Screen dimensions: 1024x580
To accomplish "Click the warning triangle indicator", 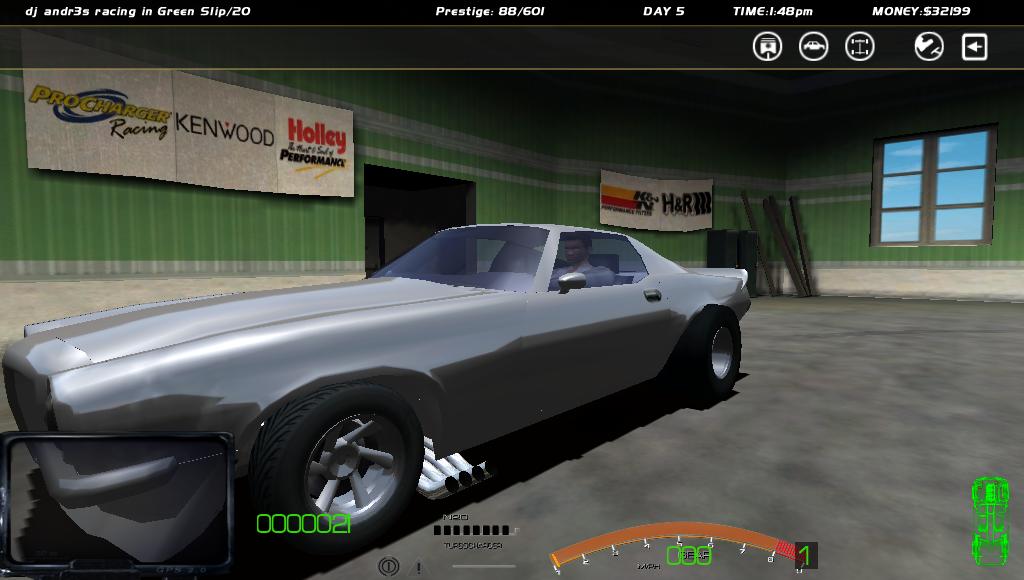I will coord(417,568).
